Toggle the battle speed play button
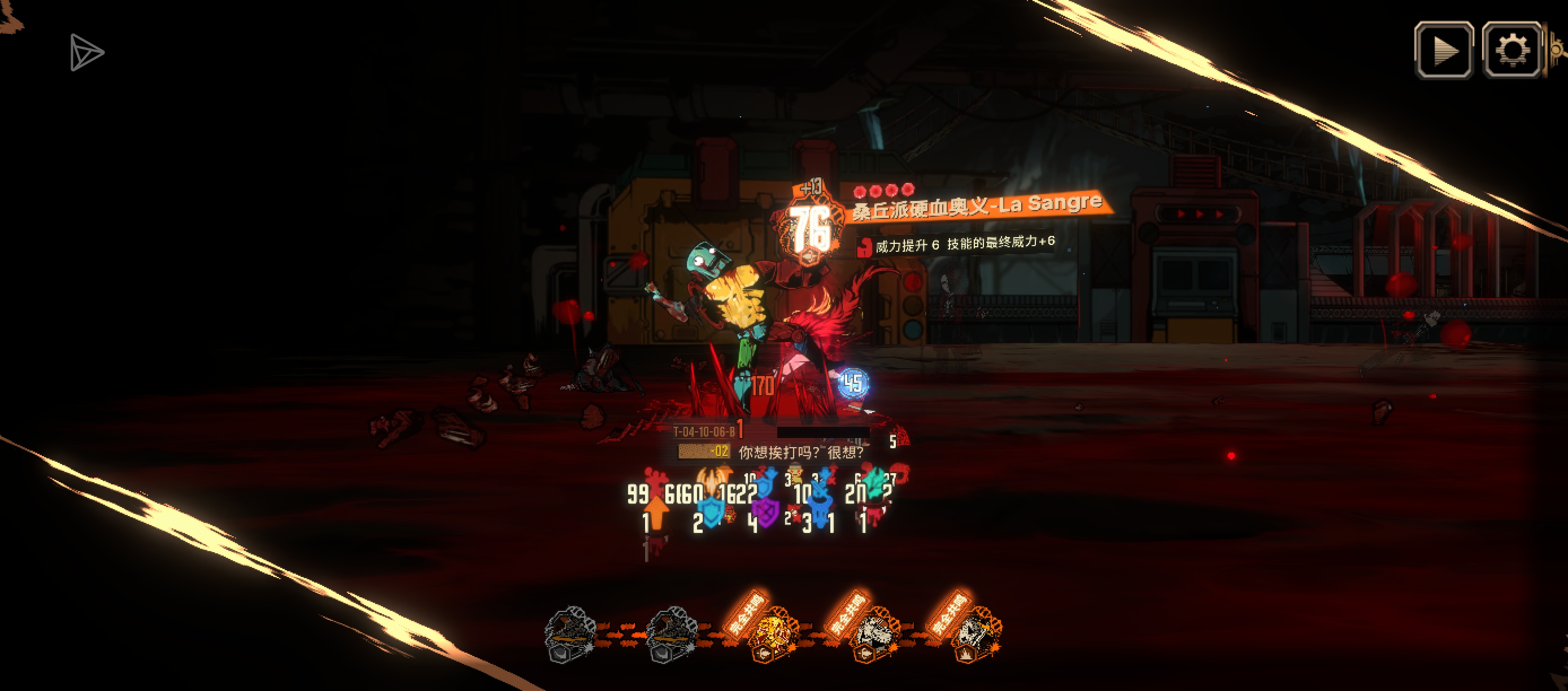Image resolution: width=1568 pixels, height=691 pixels. coord(1444,50)
